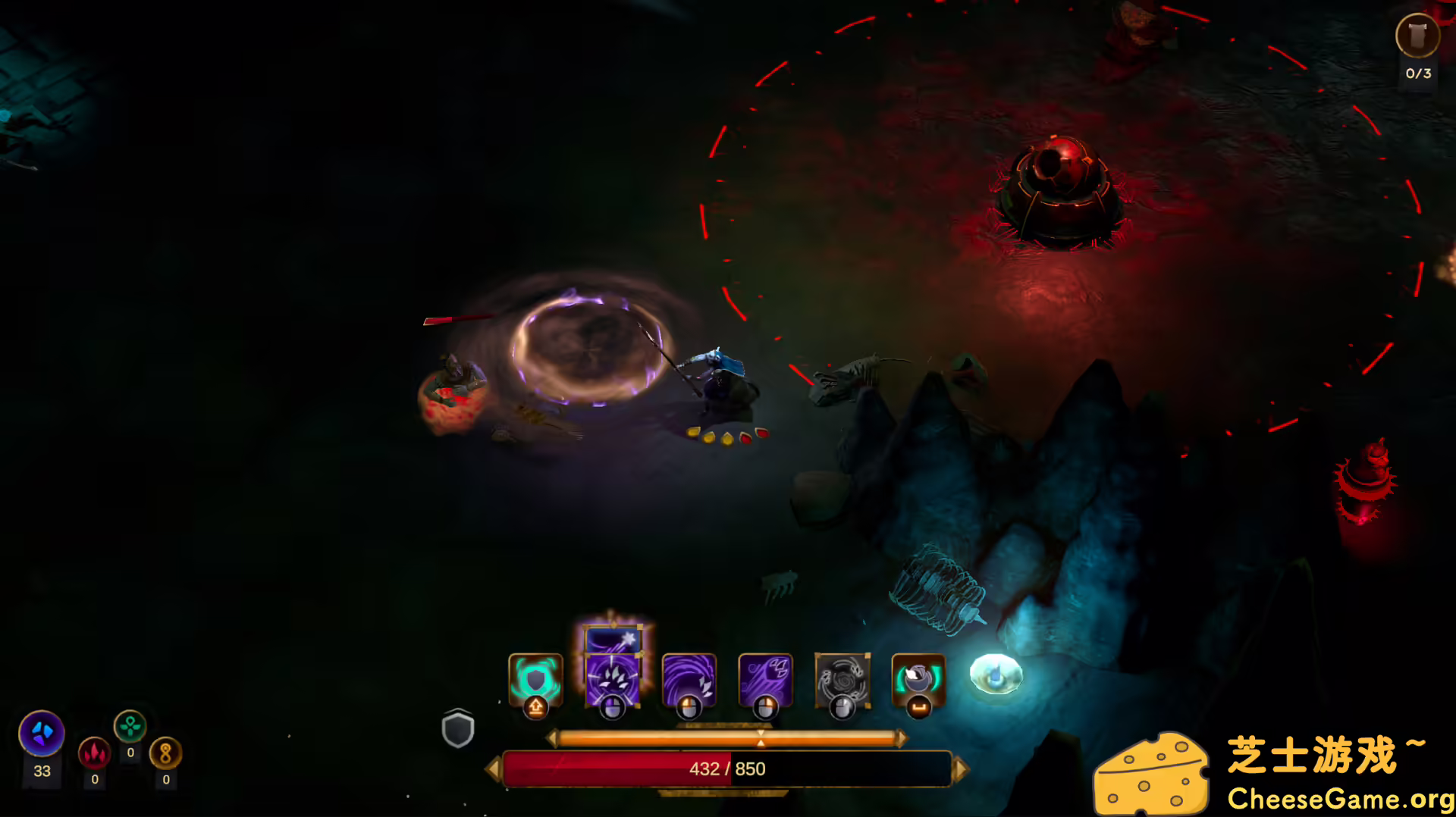Trigger the purple dashing claw strike skill
This screenshot has width=1456, height=817.
(765, 679)
